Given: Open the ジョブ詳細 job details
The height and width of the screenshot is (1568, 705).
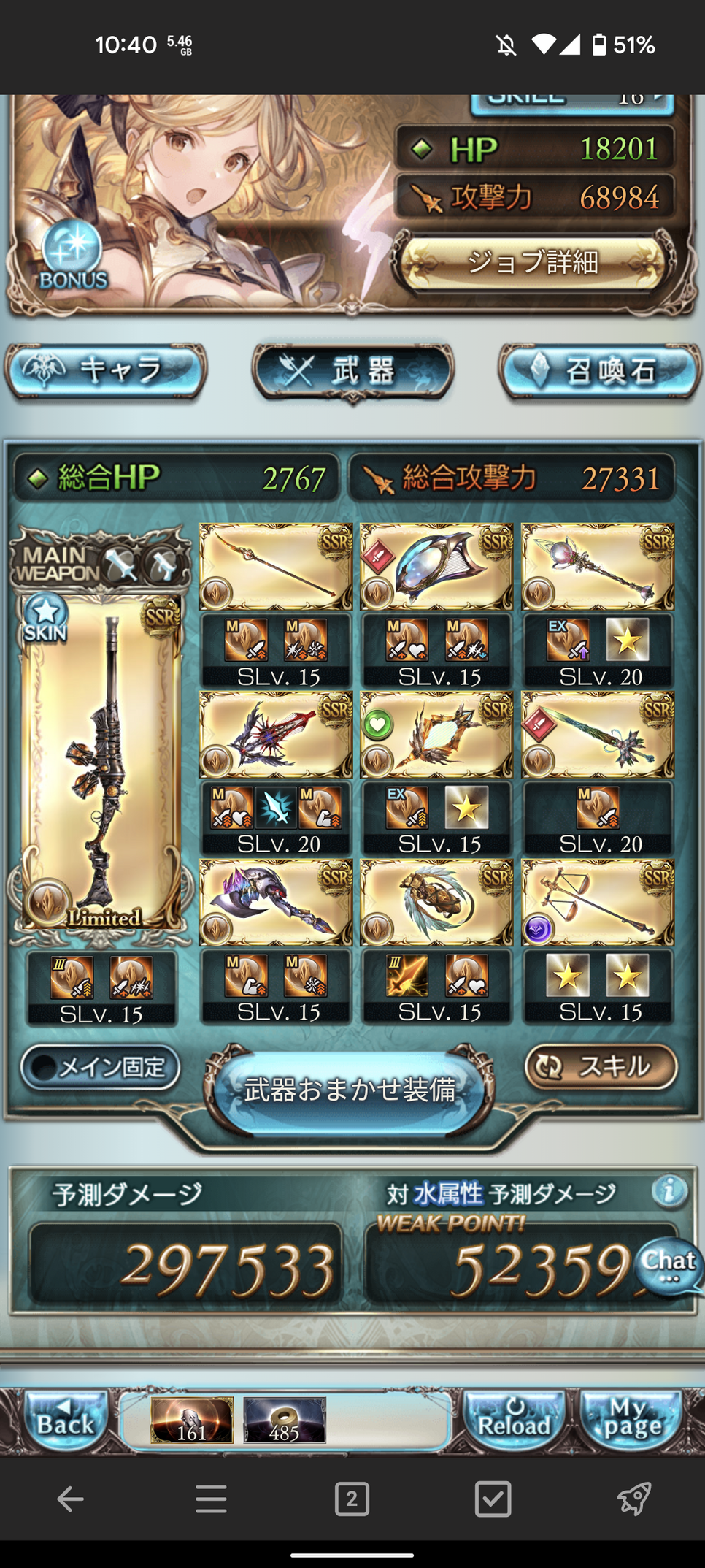Looking at the screenshot, I should click(533, 261).
